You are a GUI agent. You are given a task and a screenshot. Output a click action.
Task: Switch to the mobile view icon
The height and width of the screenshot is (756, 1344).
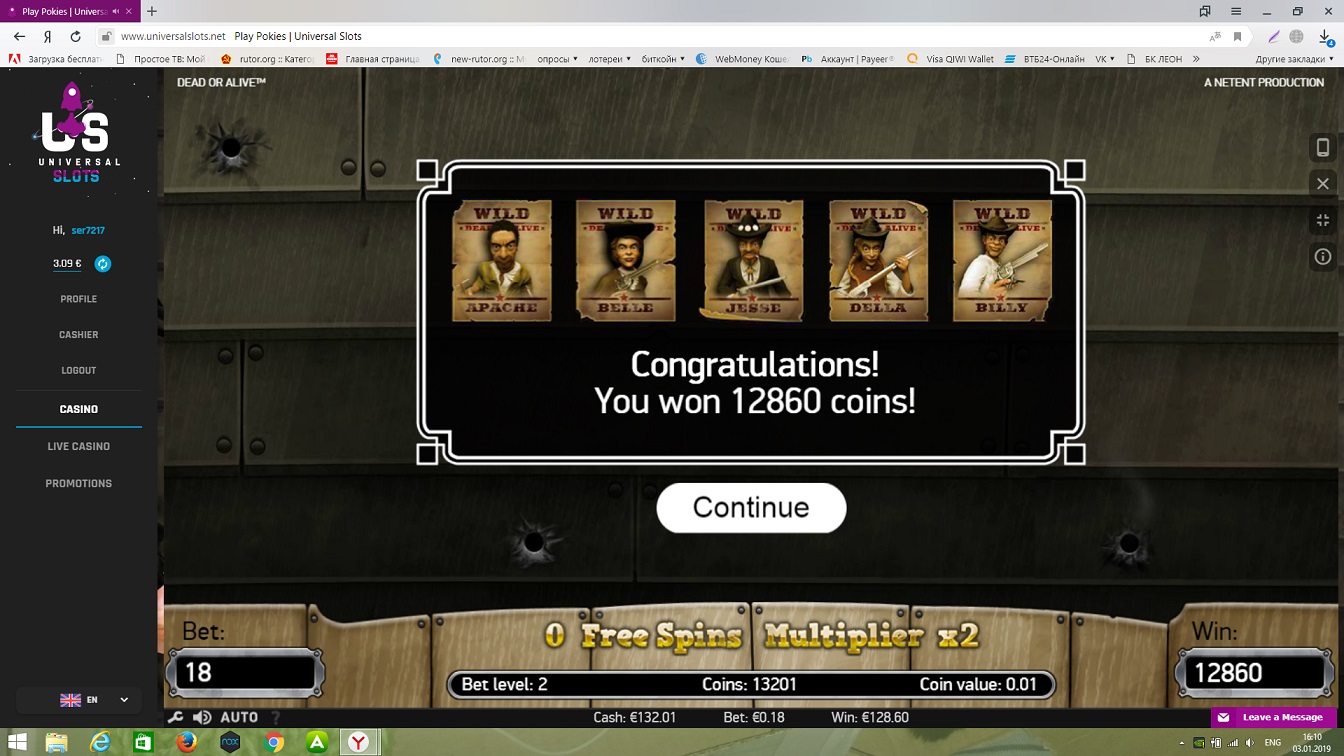coord(1322,148)
